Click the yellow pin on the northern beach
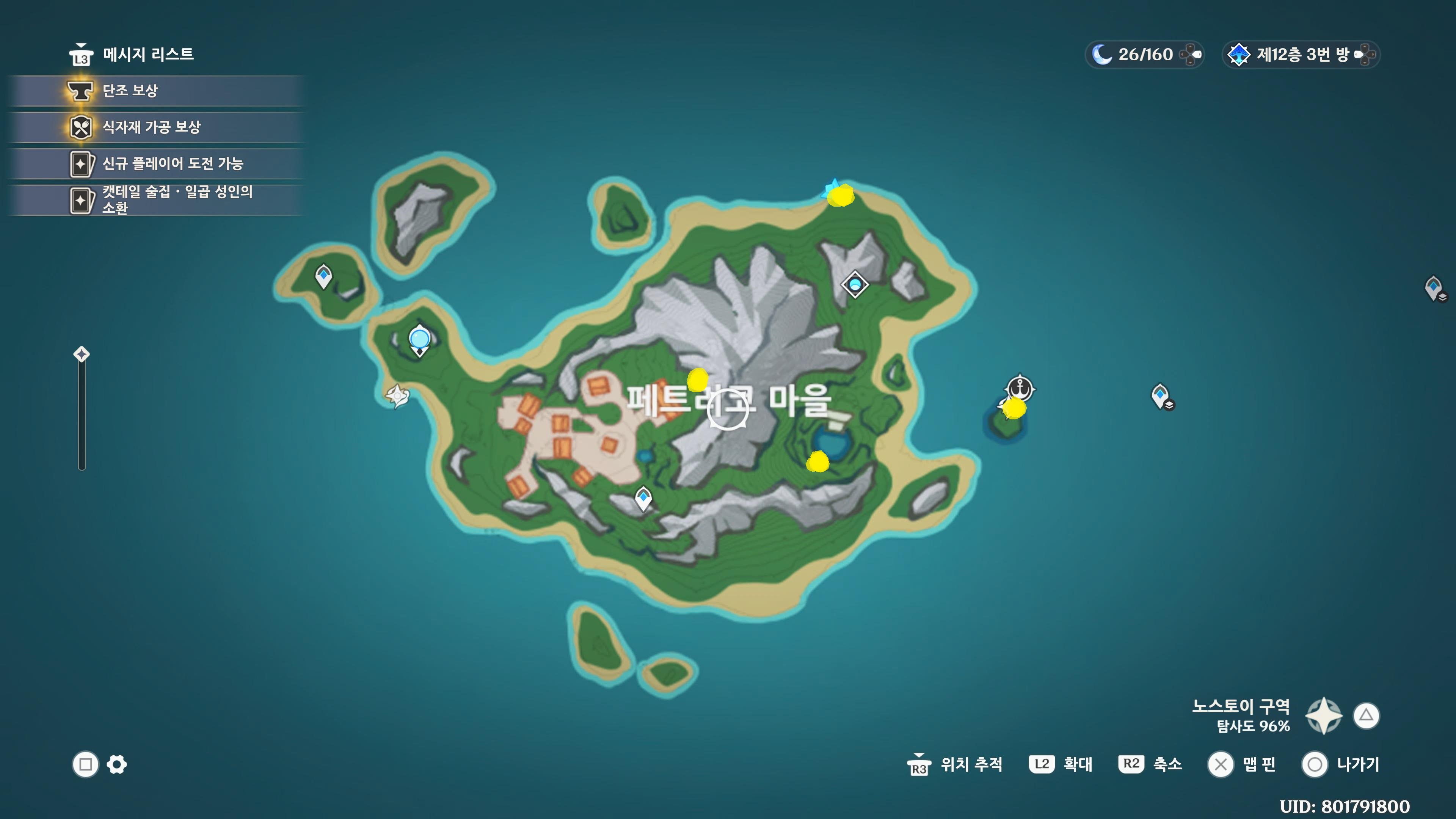 (x=841, y=196)
